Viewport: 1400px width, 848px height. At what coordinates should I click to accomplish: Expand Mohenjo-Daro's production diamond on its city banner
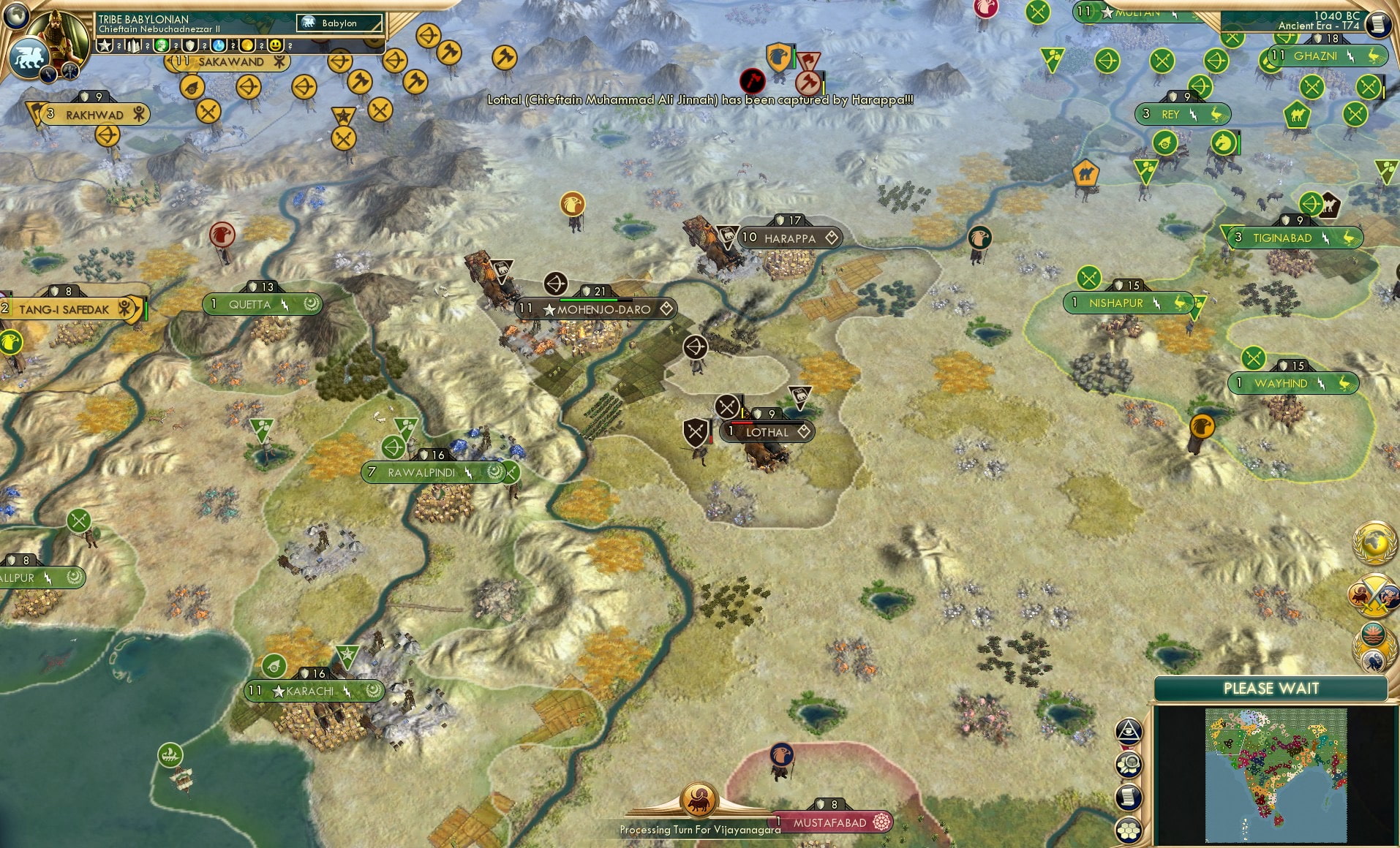pyautogui.click(x=666, y=309)
